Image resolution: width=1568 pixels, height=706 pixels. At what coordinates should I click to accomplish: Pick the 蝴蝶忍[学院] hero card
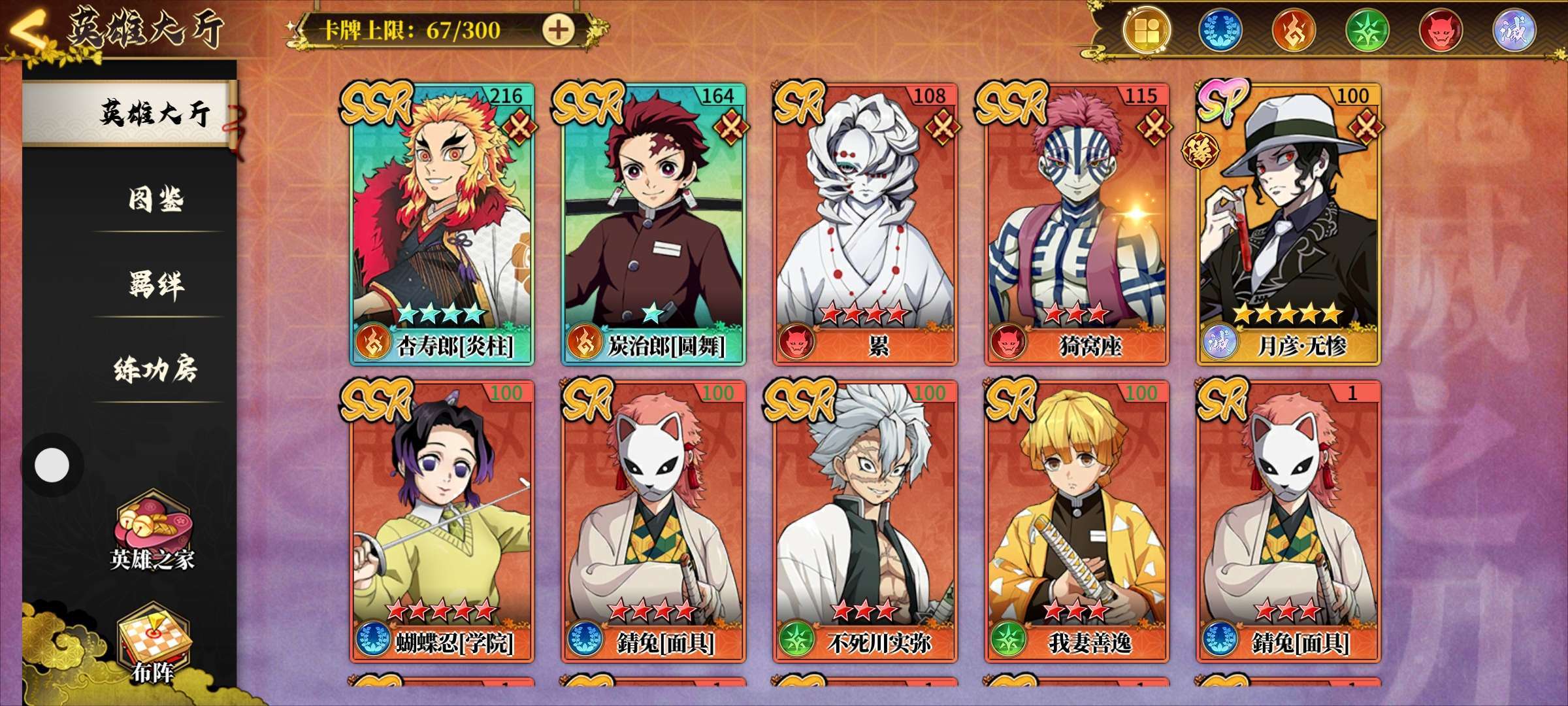442,521
